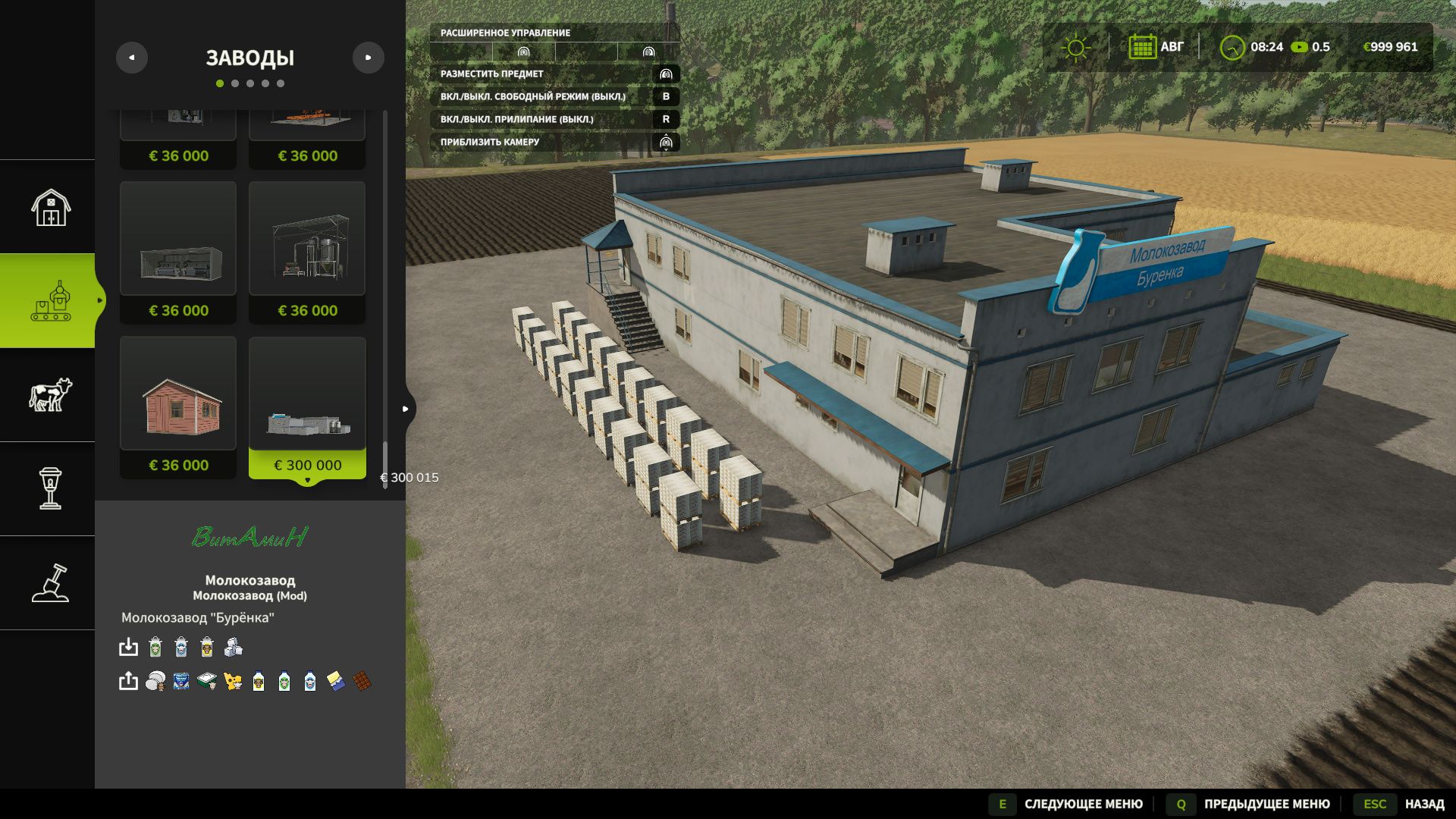This screenshot has width=1456, height=819.
Task: Go to next category with right arrow
Action: (369, 58)
